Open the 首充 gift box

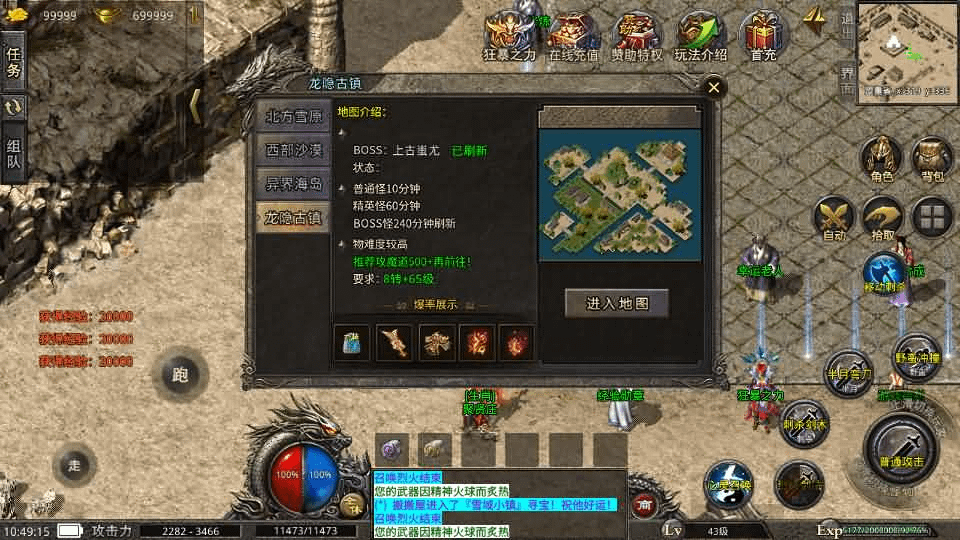pyautogui.click(x=764, y=38)
